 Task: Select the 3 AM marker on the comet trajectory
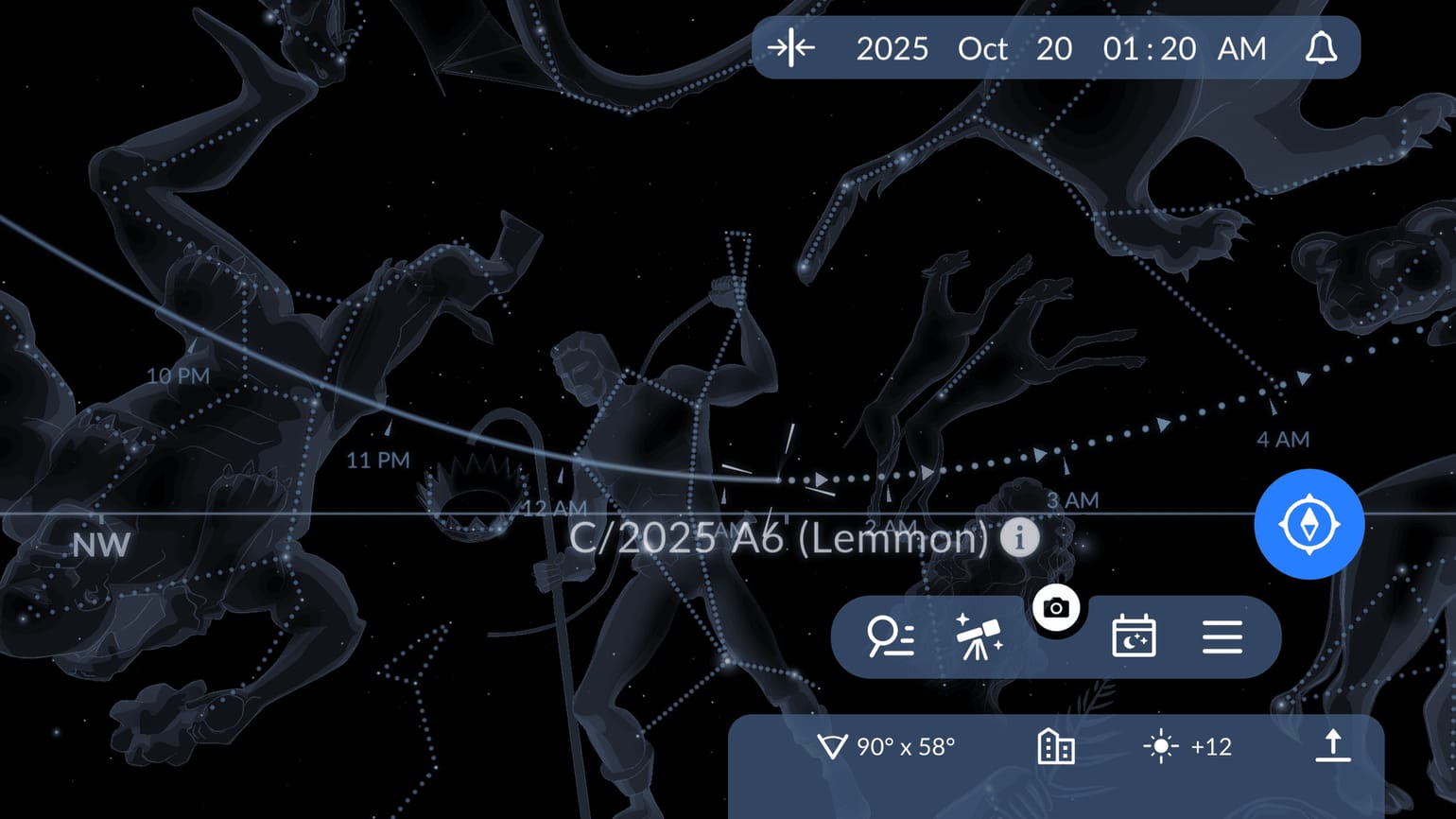click(1073, 500)
